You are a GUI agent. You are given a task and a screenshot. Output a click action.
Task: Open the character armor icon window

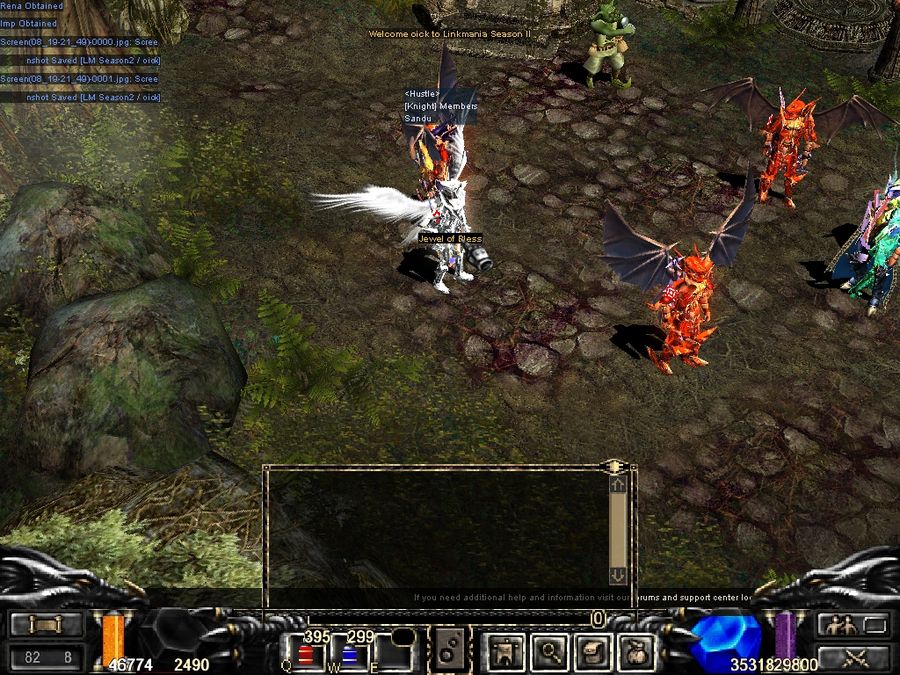click(x=505, y=652)
